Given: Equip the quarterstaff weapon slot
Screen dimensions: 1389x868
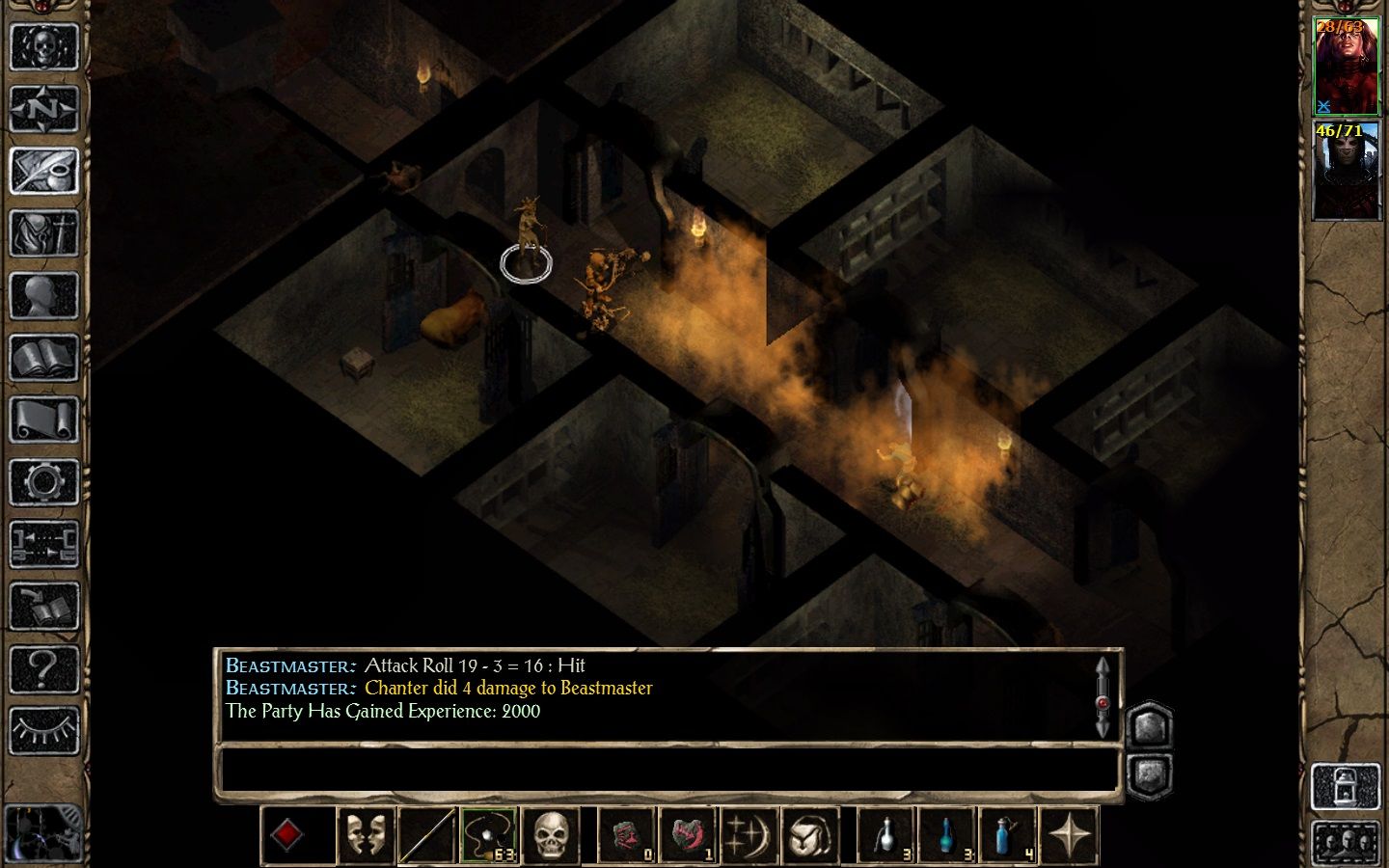Looking at the screenshot, I should point(426,835).
